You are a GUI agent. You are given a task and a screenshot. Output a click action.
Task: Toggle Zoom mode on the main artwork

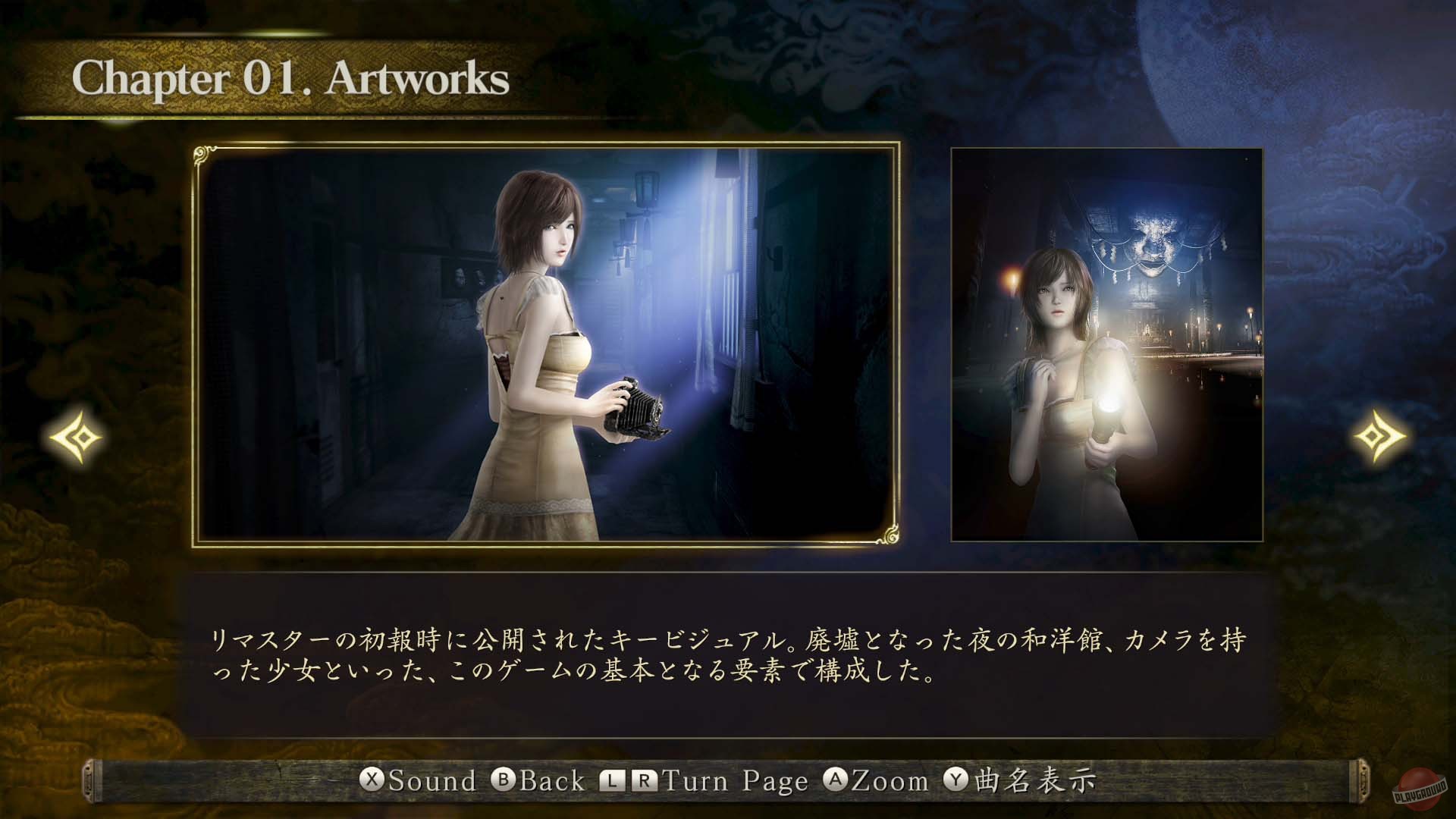880,780
